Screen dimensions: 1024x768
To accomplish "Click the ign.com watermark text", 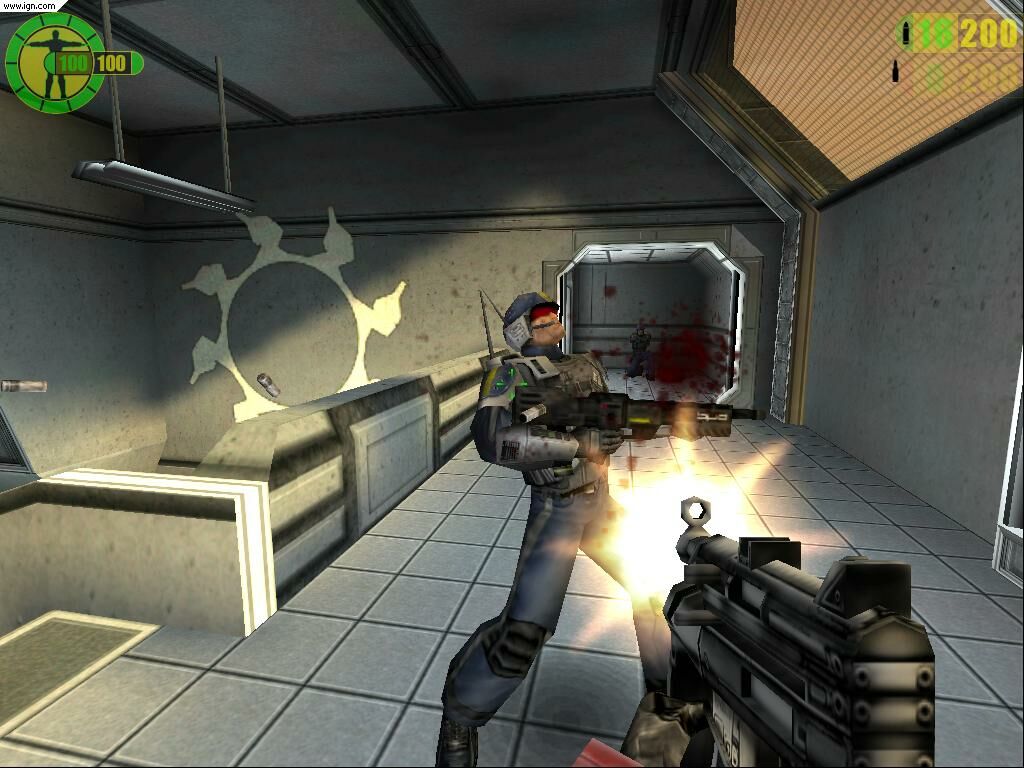I will coord(27,5).
